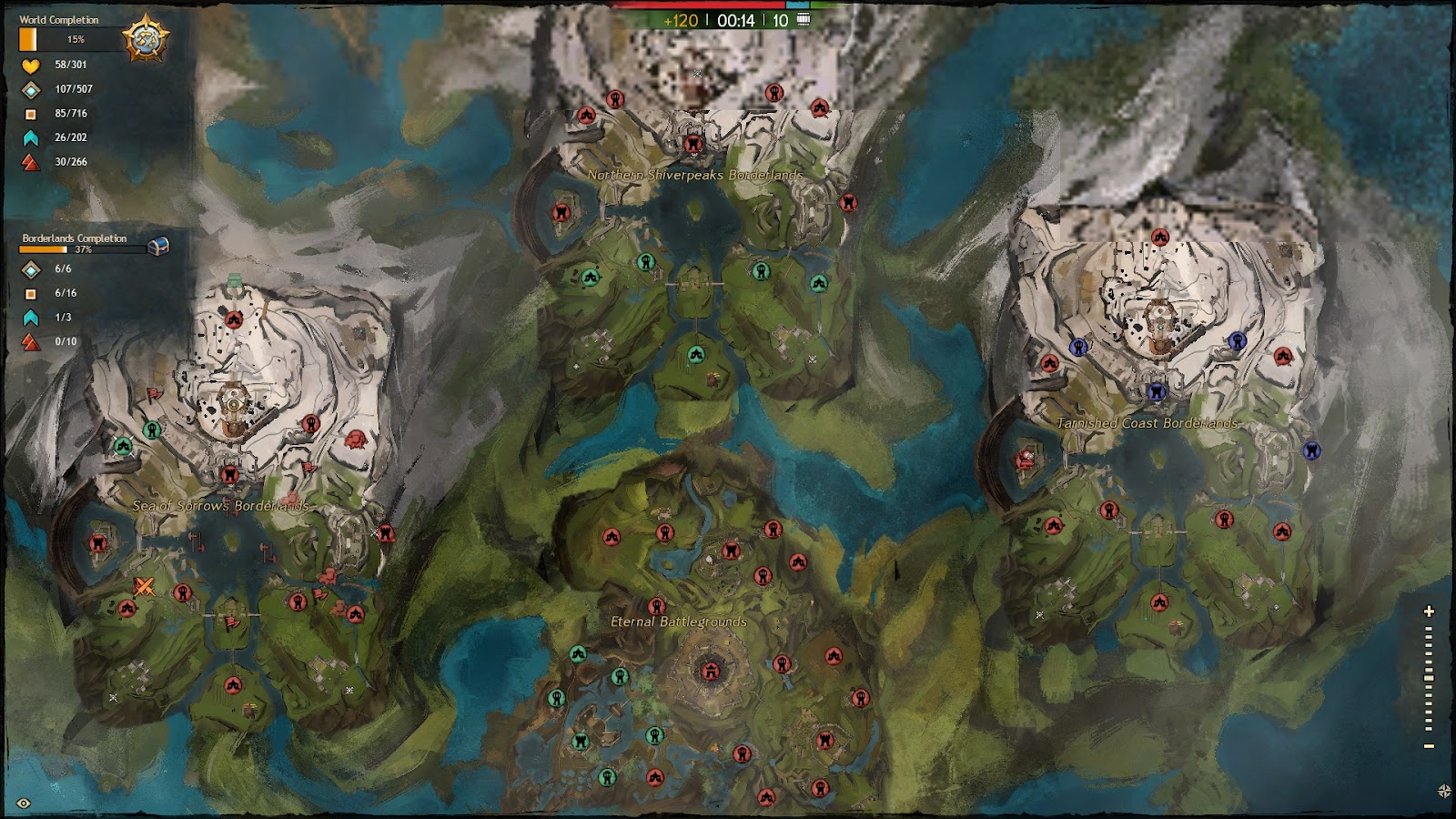Click a green camp tent icon in Eternal Battlegrounds
Screen dimensions: 1456x819
coord(579,652)
